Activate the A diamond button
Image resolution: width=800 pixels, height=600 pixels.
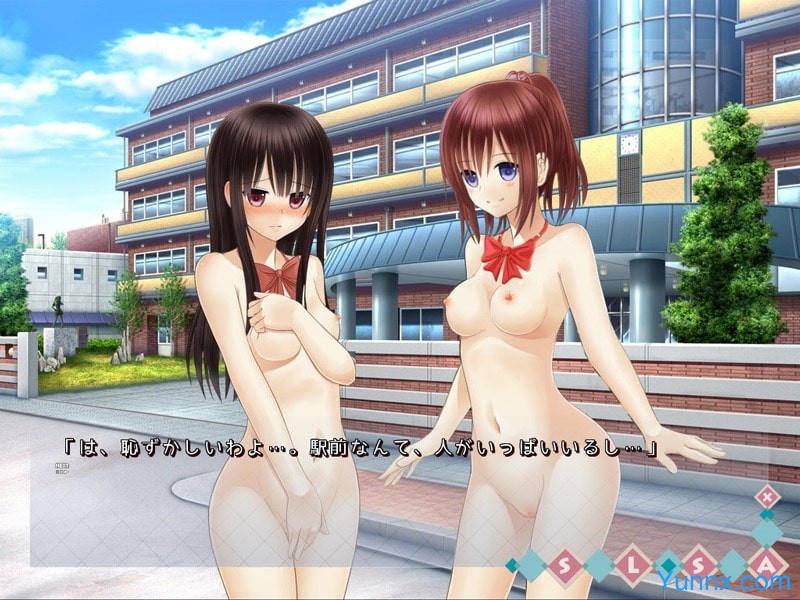[767, 565]
